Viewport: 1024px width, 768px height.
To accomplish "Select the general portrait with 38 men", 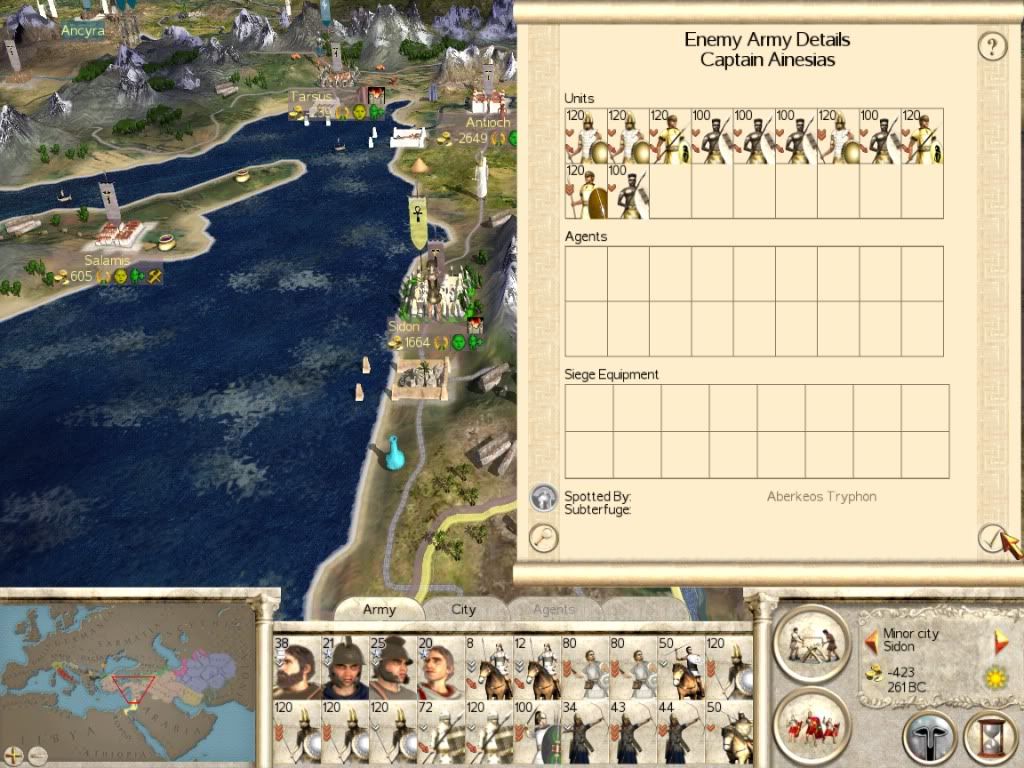I will pyautogui.click(x=296, y=667).
